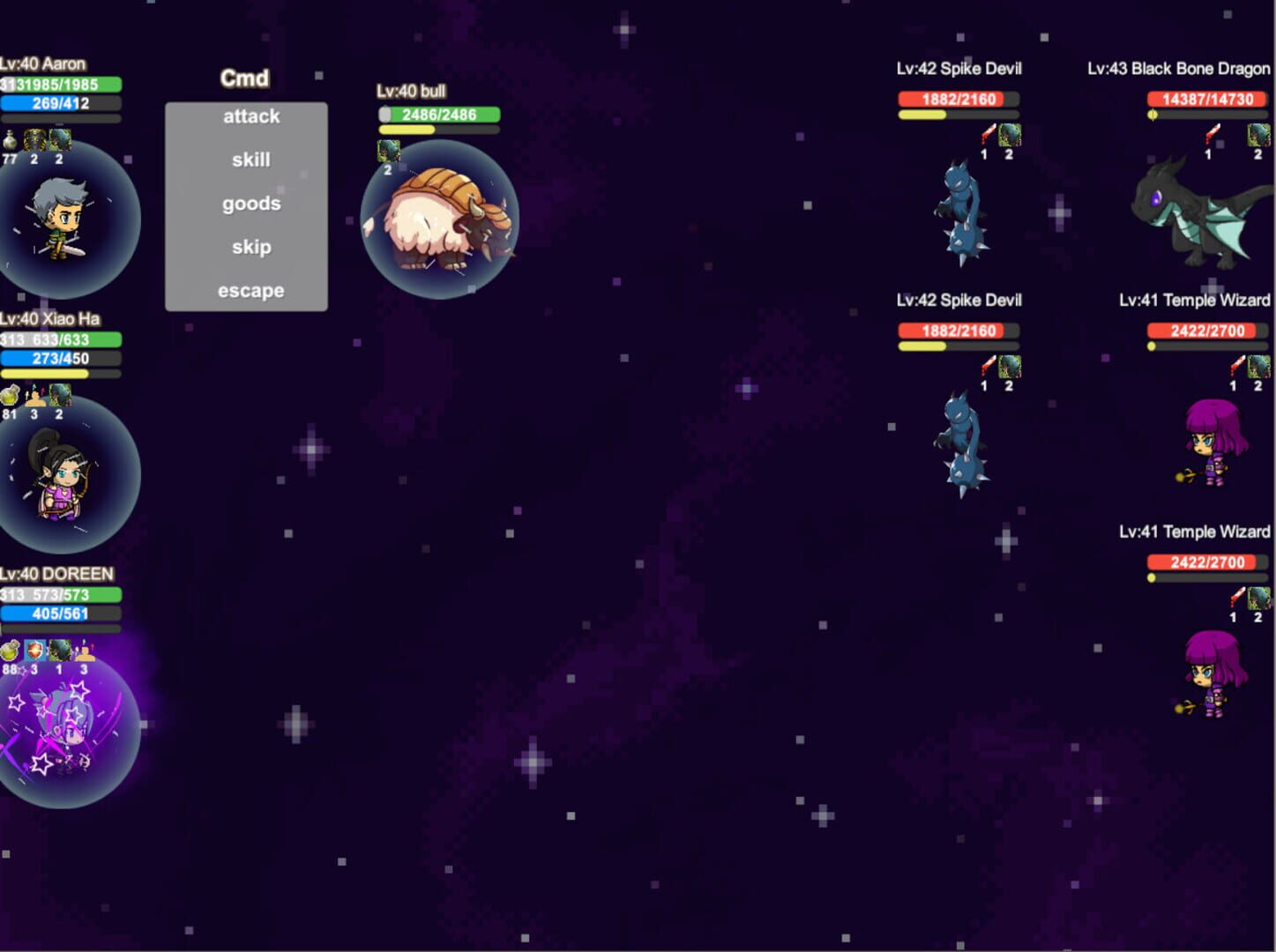This screenshot has height=952, width=1276.
Task: Expand the skill menu option
Action: tap(250, 159)
